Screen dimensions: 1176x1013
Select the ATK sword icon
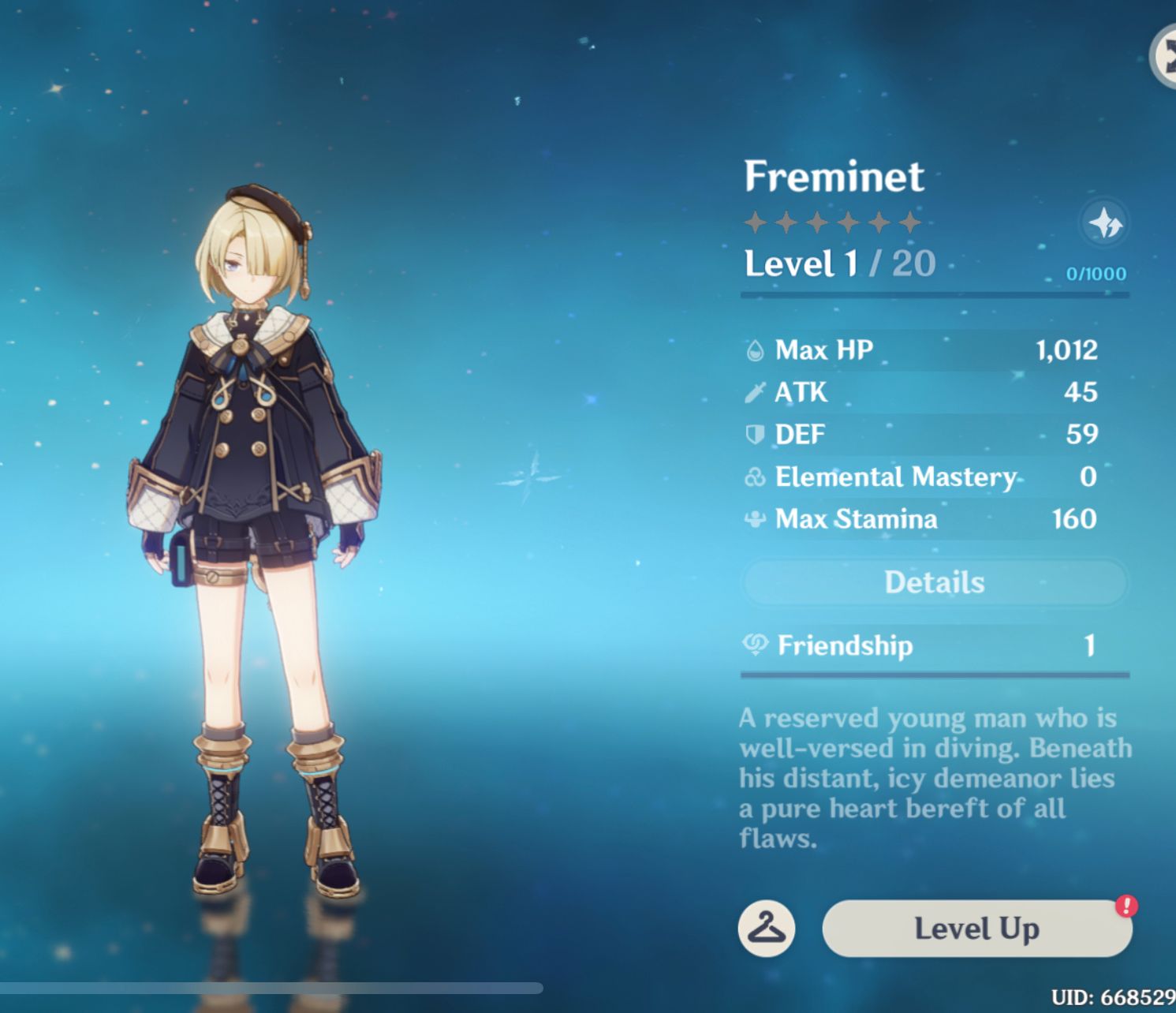point(754,392)
